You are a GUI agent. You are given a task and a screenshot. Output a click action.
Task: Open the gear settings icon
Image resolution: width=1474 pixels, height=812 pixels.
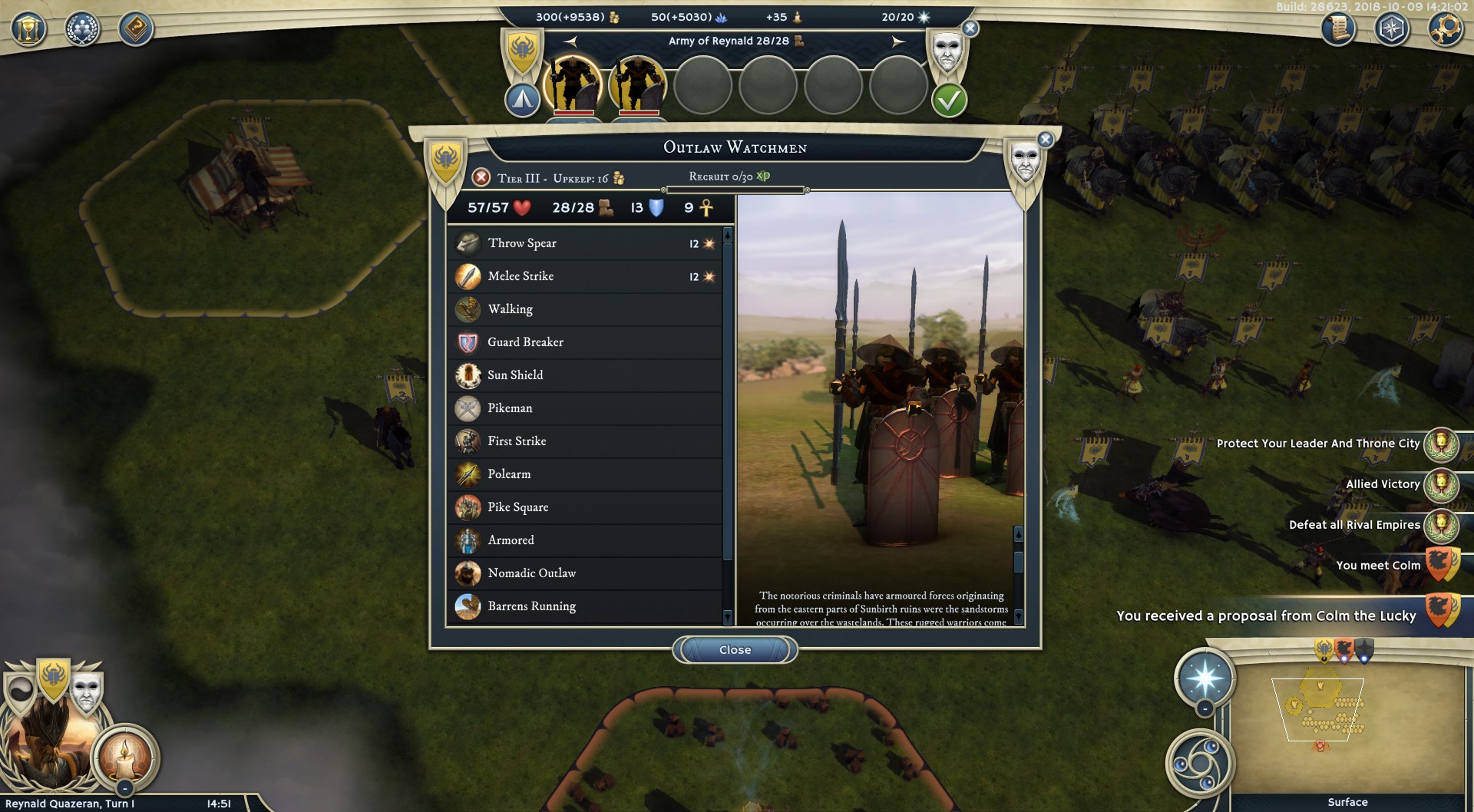click(x=1445, y=30)
